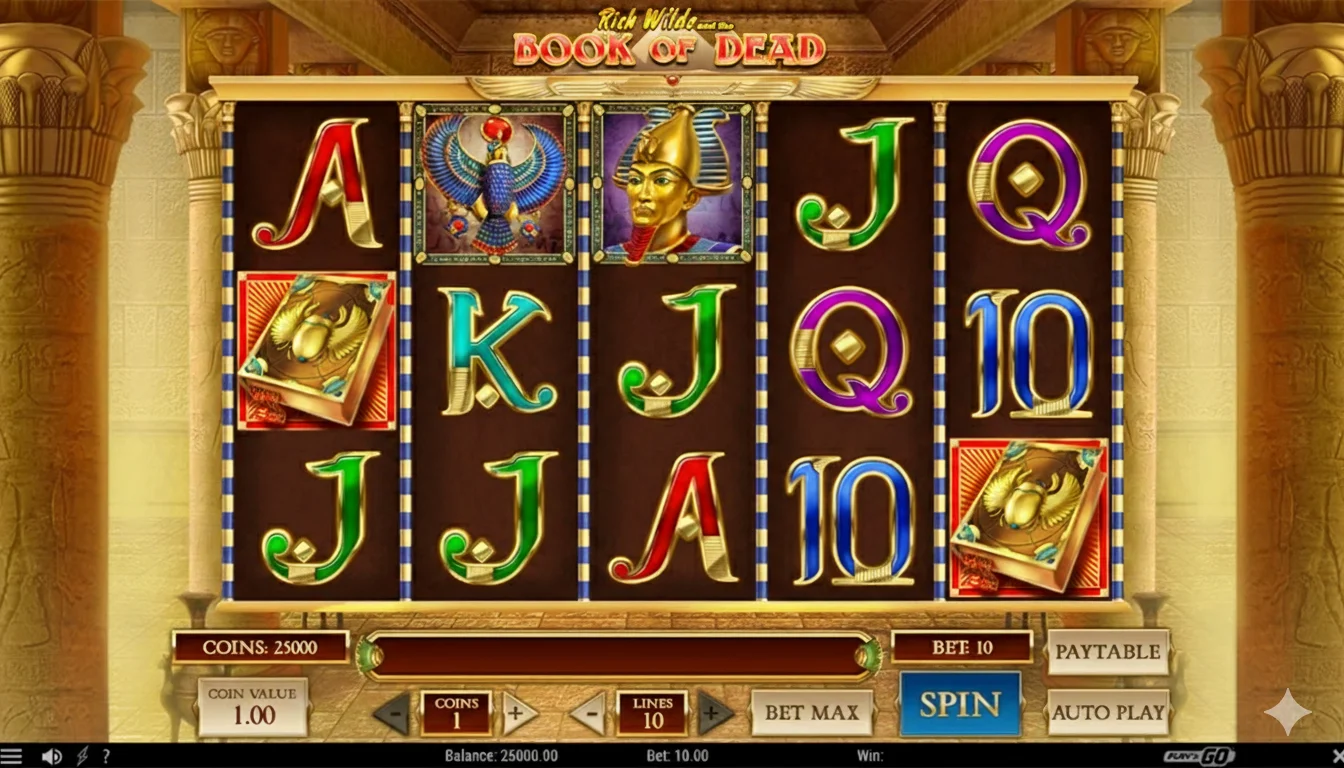This screenshot has width=1344, height=768.
Task: Open the PAYTABLE screen
Action: tap(1108, 650)
